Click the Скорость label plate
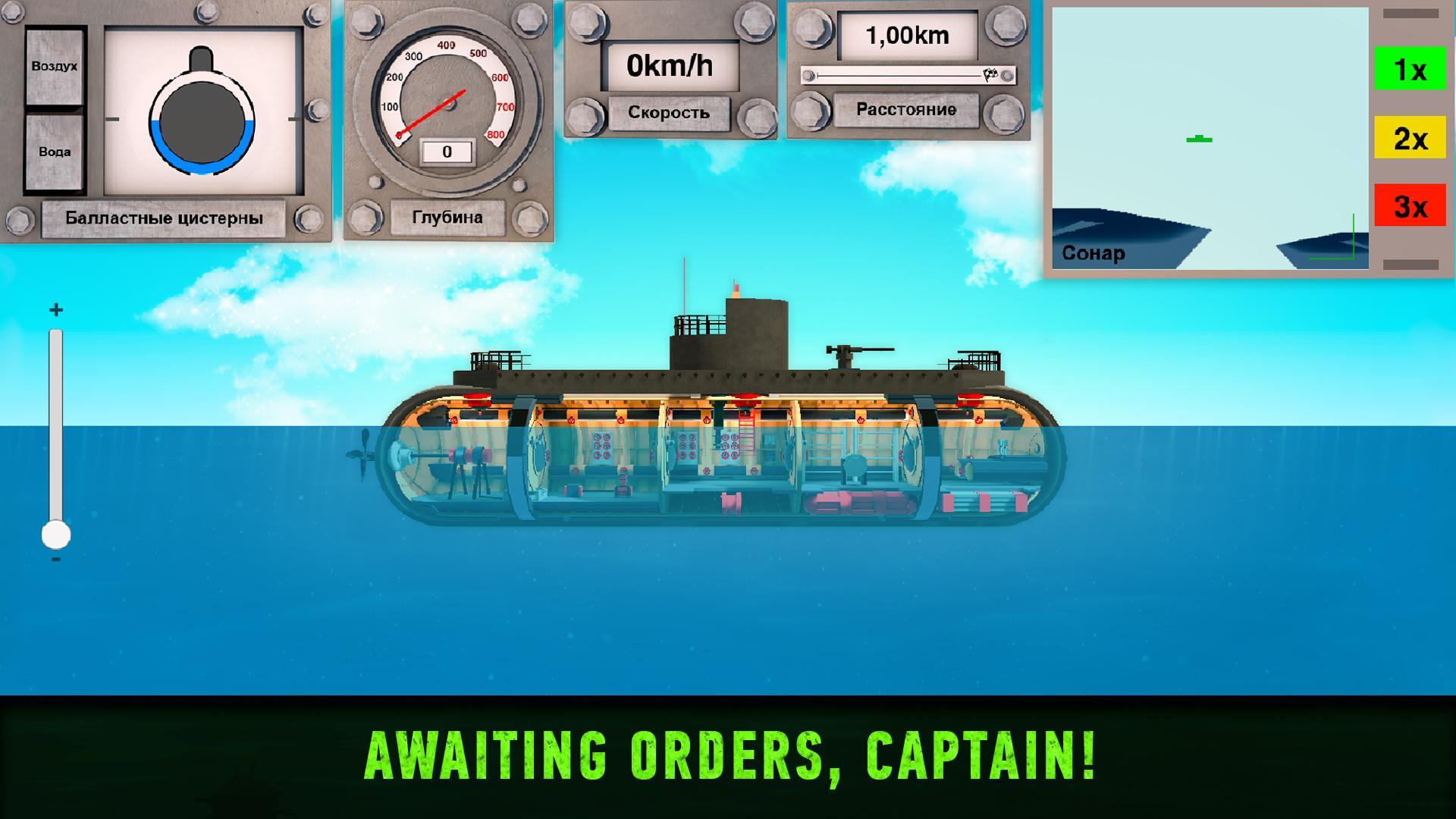Screen dimensions: 1456x819 pyautogui.click(x=668, y=113)
